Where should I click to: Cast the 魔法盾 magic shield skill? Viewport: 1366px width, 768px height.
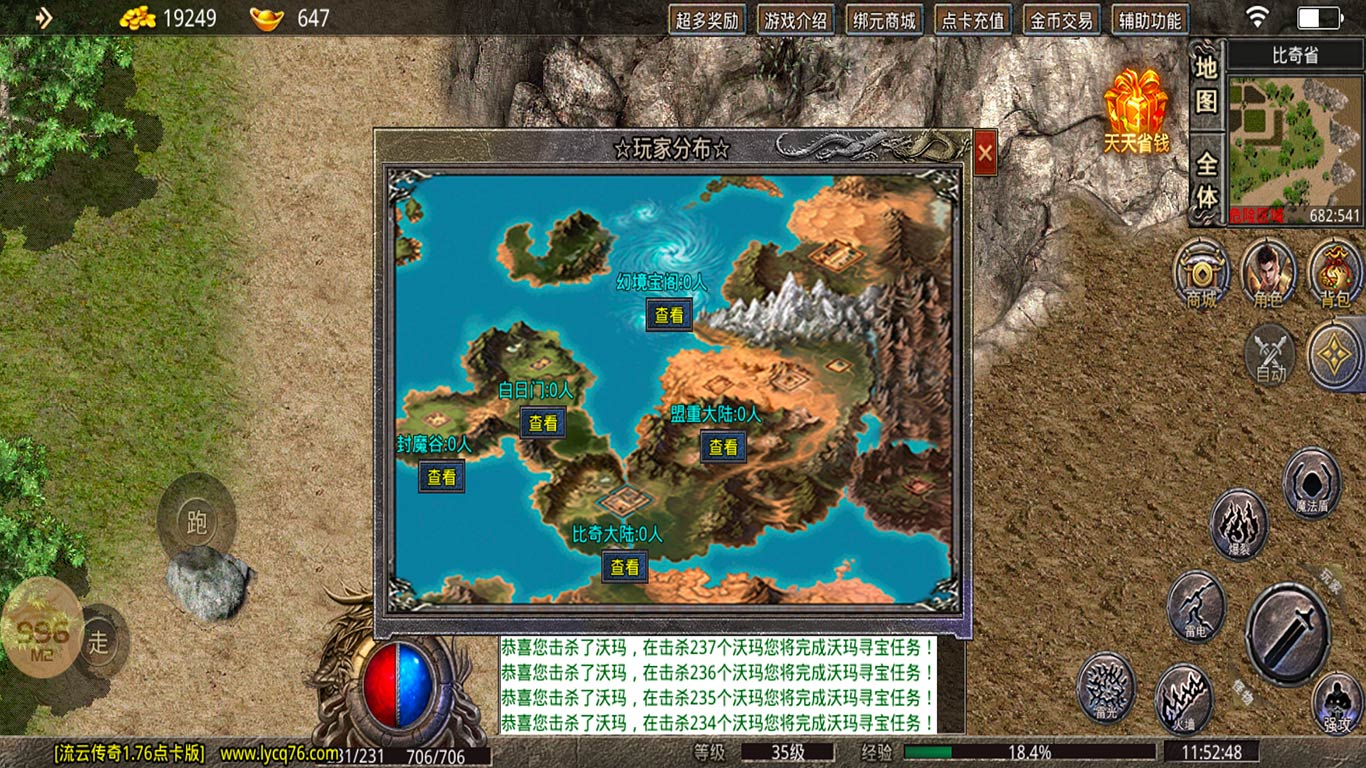click(1311, 482)
